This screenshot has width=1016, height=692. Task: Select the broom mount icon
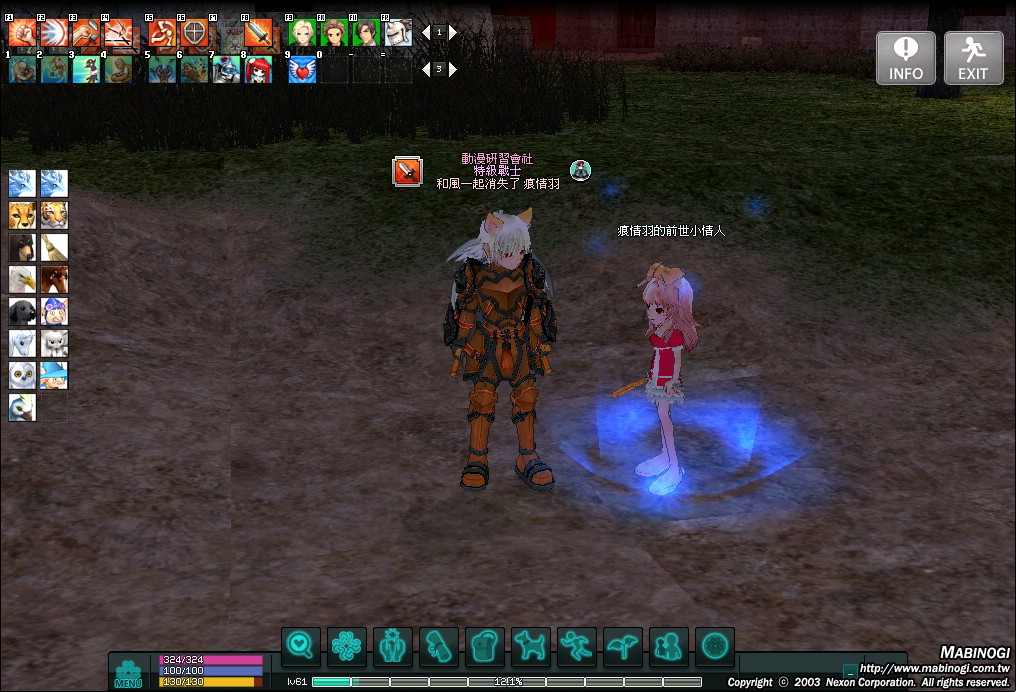click(x=54, y=247)
